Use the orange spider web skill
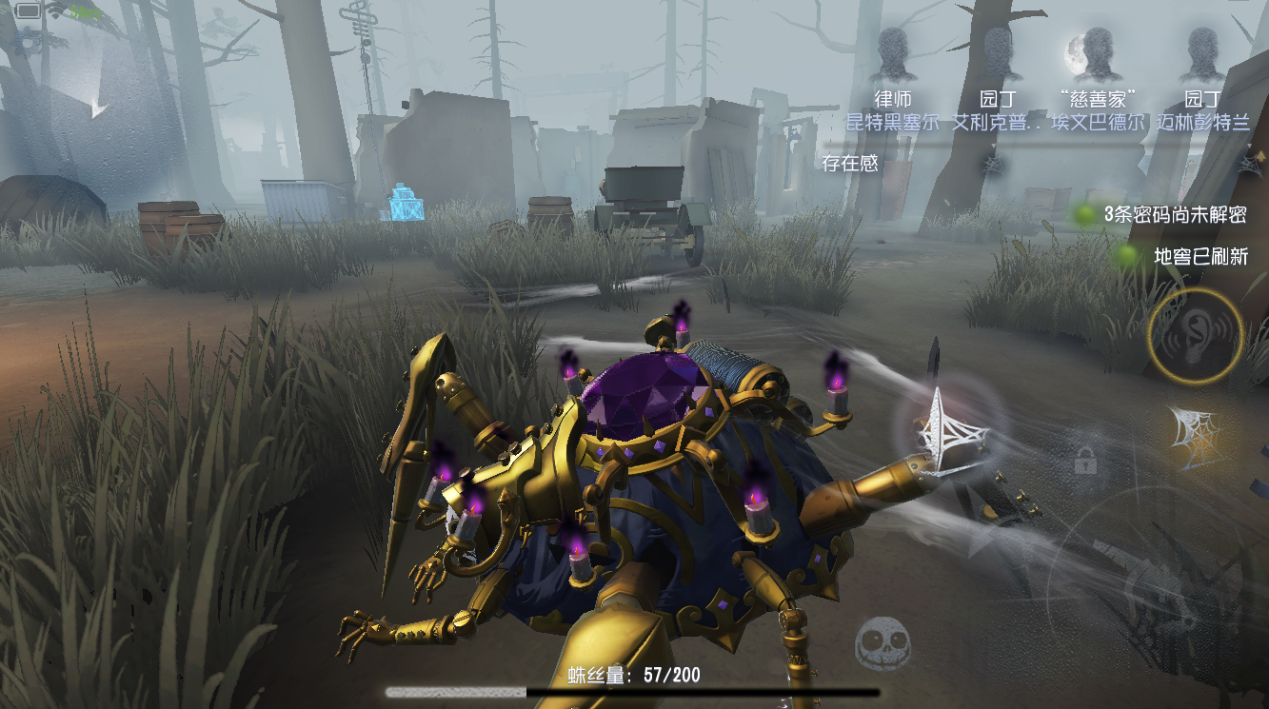This screenshot has height=709, width=1269. [x=1196, y=436]
